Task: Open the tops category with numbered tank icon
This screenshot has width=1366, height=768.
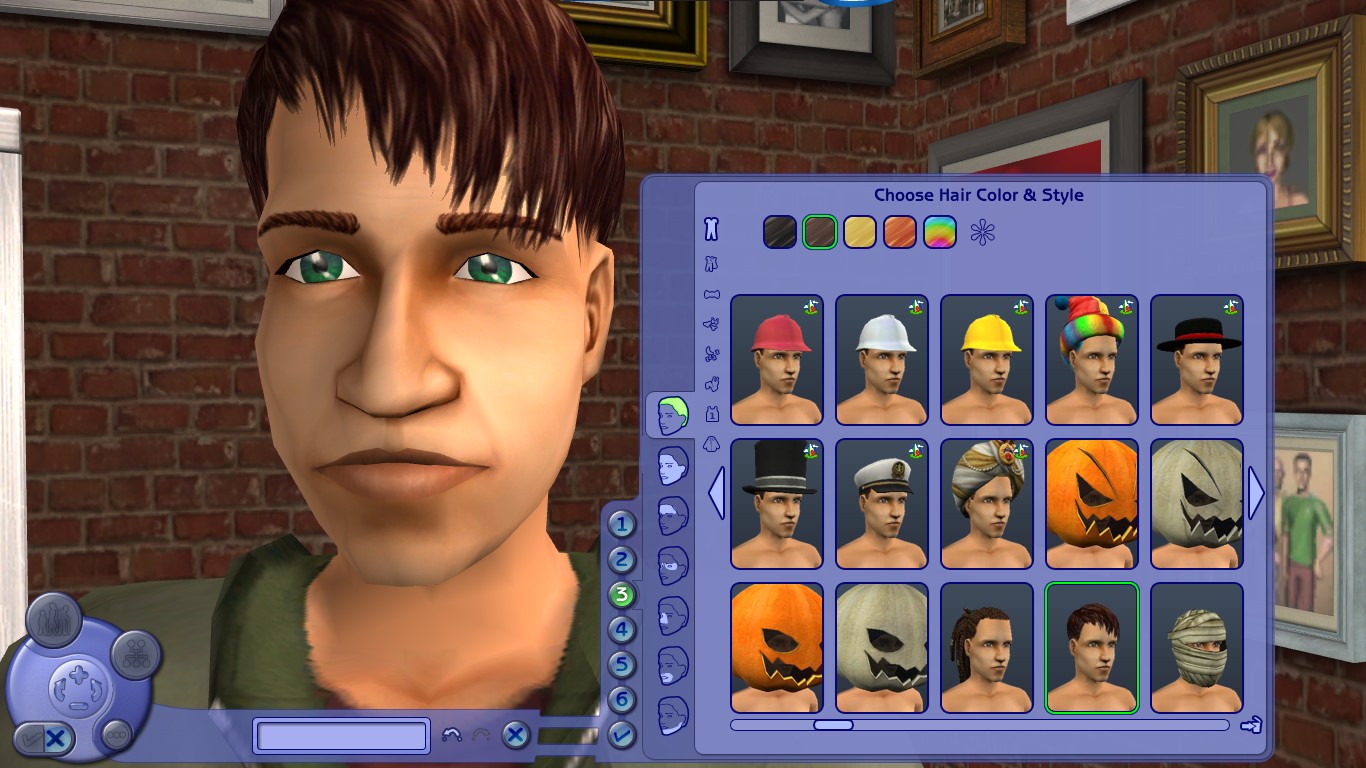Action: click(x=712, y=412)
